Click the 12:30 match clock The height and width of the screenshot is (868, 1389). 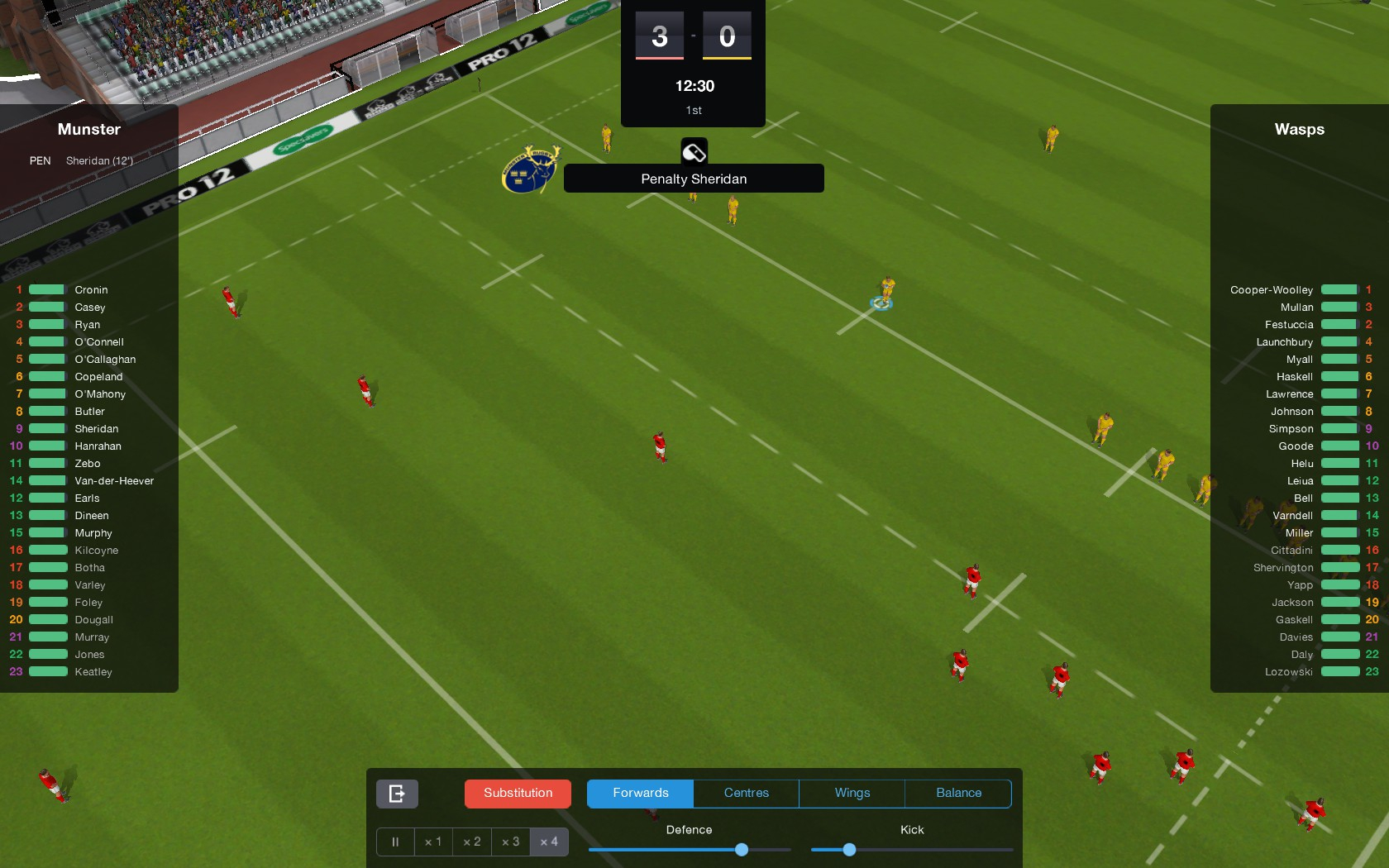click(693, 85)
